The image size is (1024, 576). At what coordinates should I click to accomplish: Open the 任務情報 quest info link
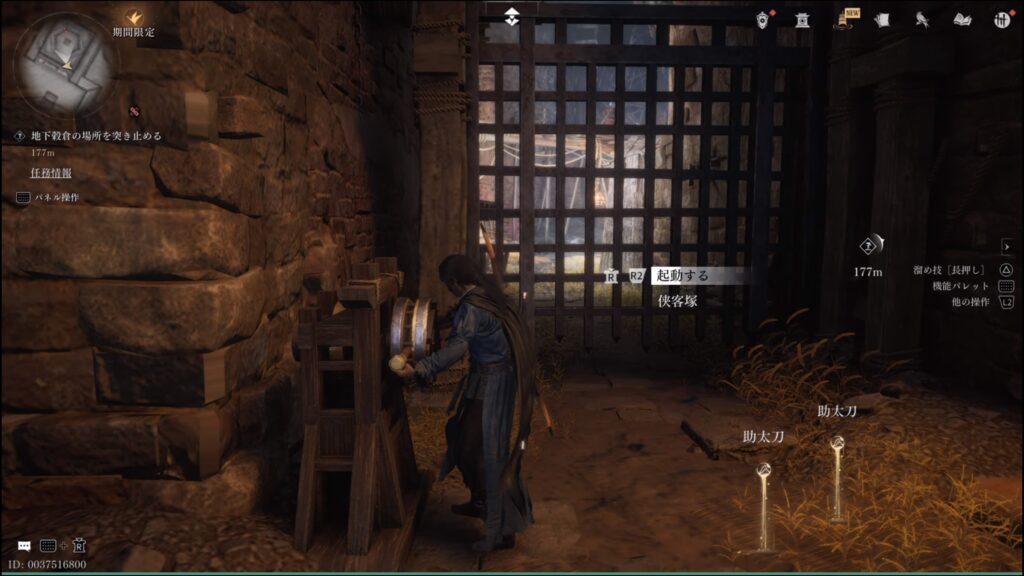pyautogui.click(x=50, y=173)
